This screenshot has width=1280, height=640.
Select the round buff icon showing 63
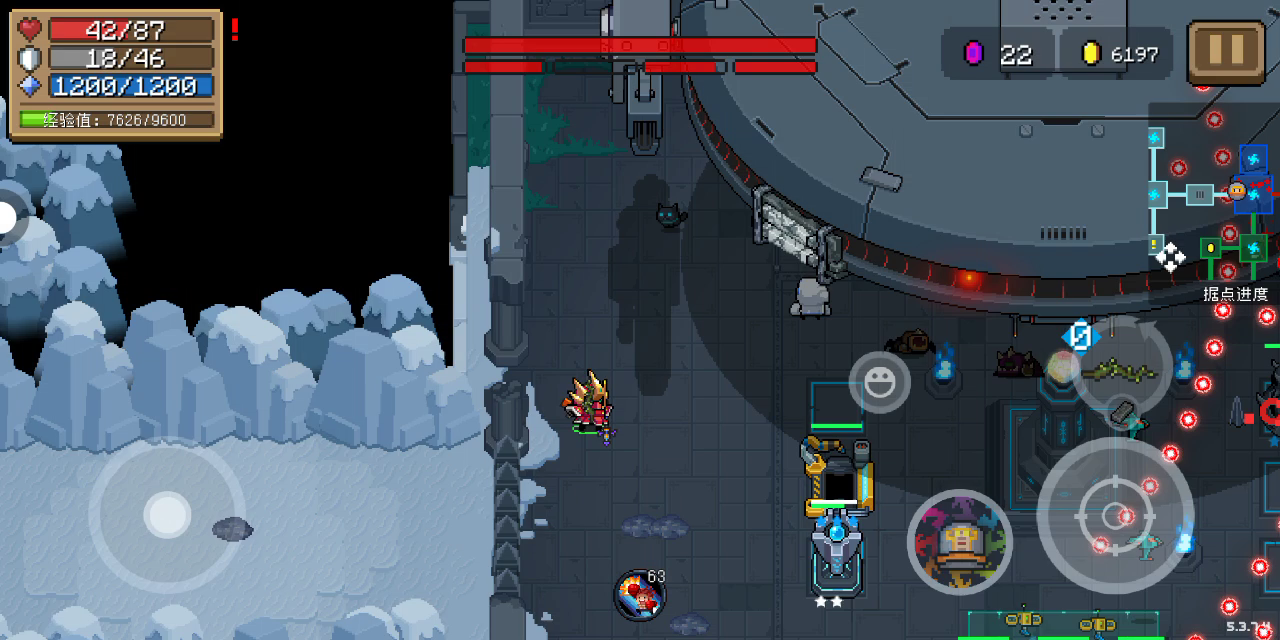tap(639, 595)
